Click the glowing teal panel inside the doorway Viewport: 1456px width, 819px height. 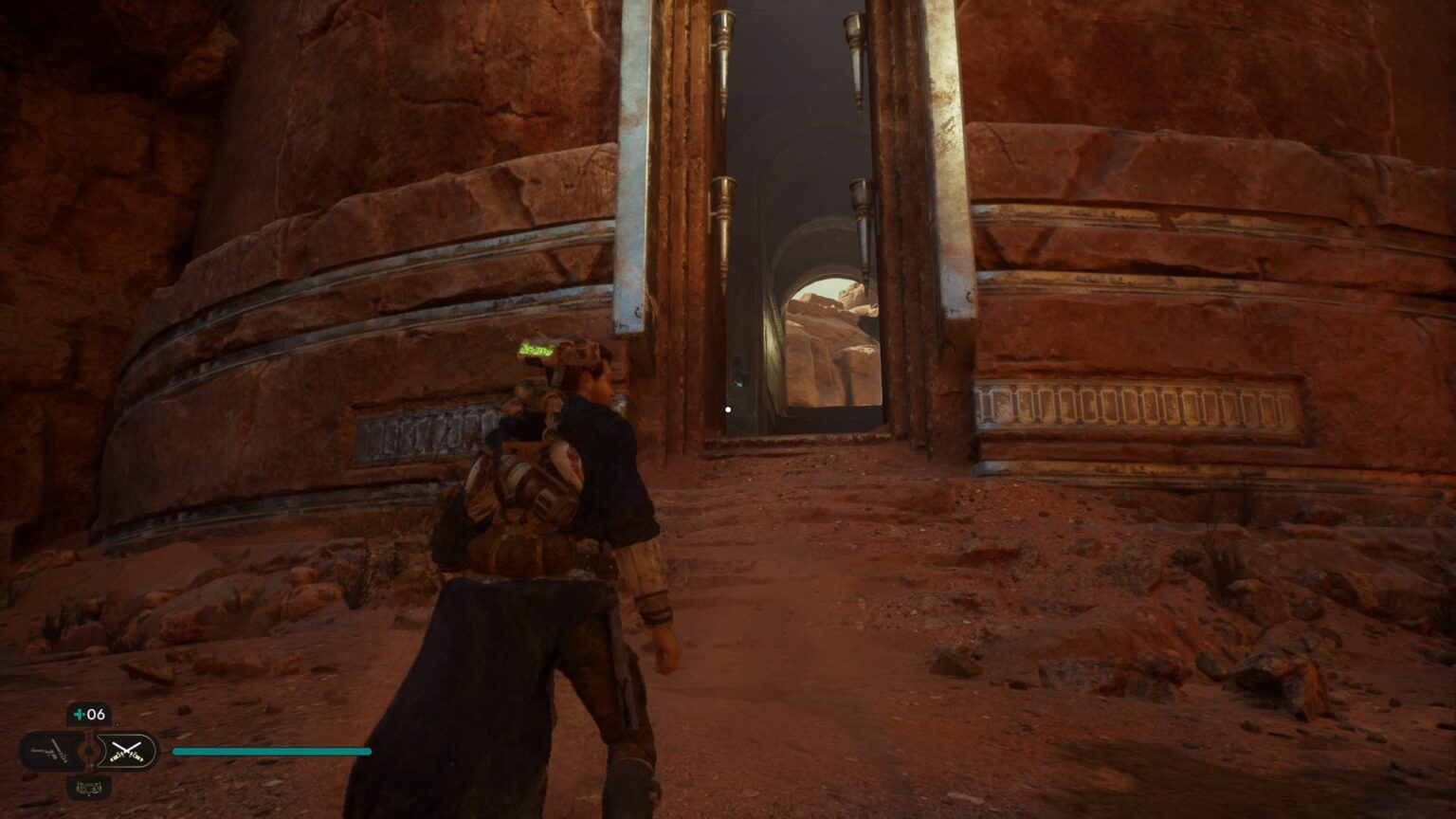[738, 379]
